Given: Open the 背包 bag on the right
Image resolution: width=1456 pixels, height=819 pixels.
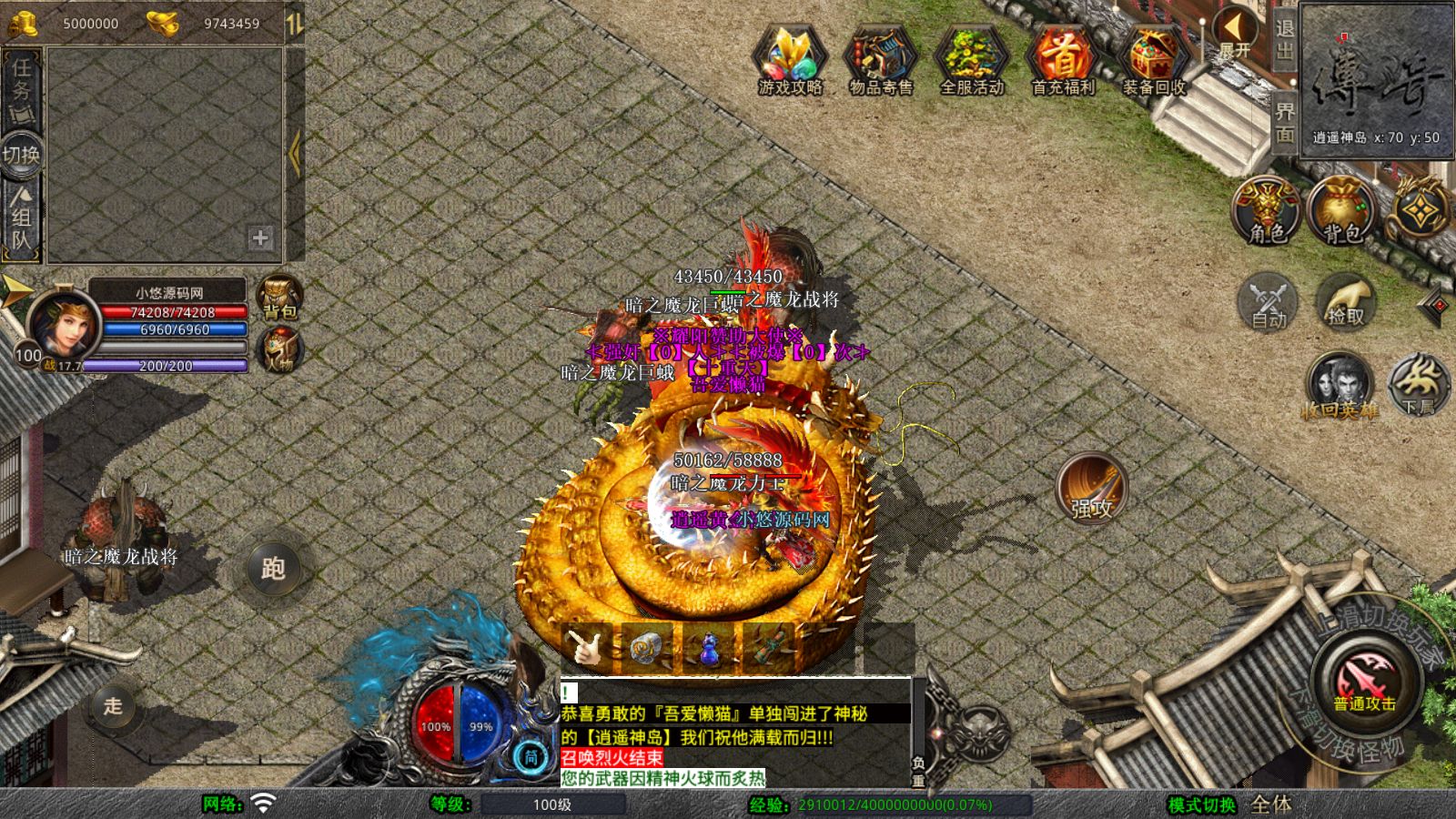Looking at the screenshot, I should point(1341,211).
